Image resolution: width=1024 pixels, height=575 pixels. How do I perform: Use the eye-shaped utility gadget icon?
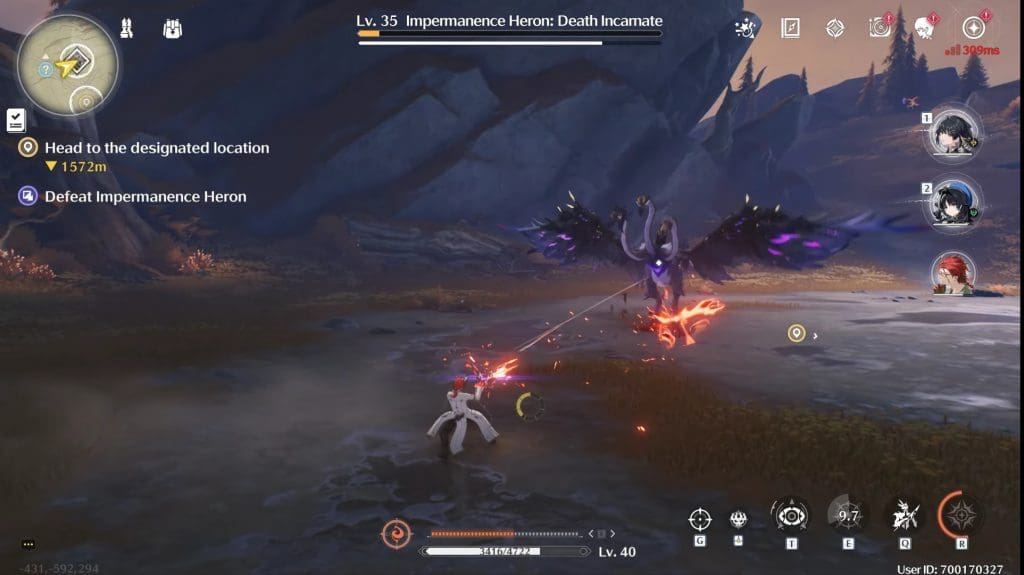coord(790,516)
